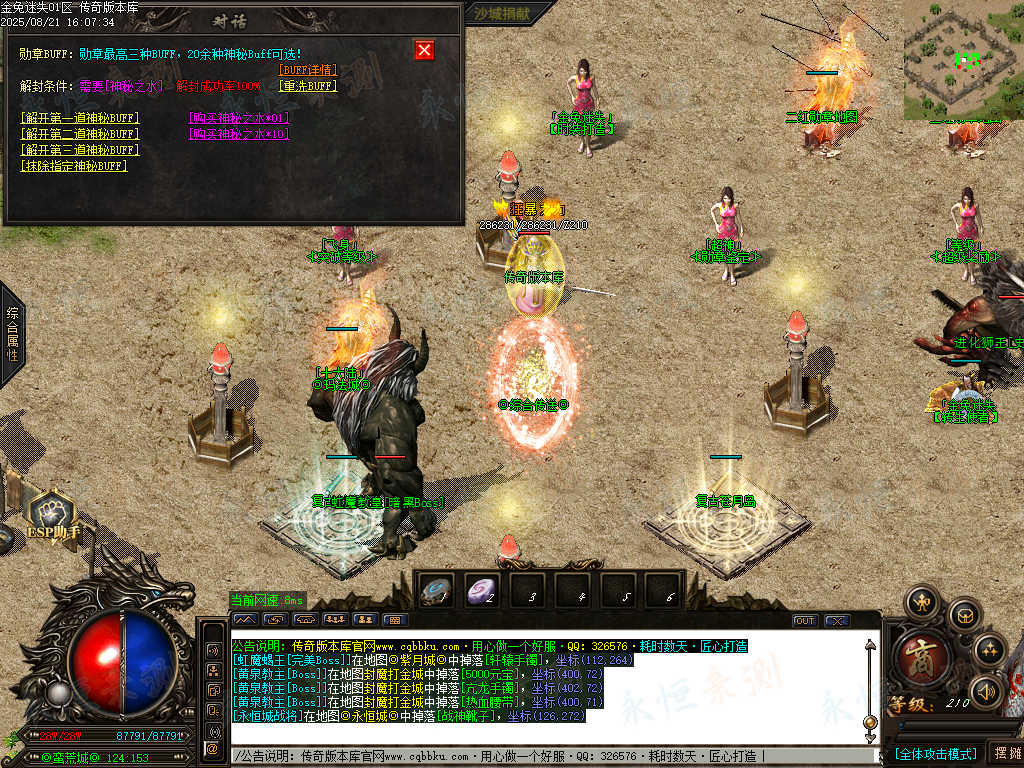Toggle the sound speaker icon
The image size is (1024, 768).
(985, 690)
